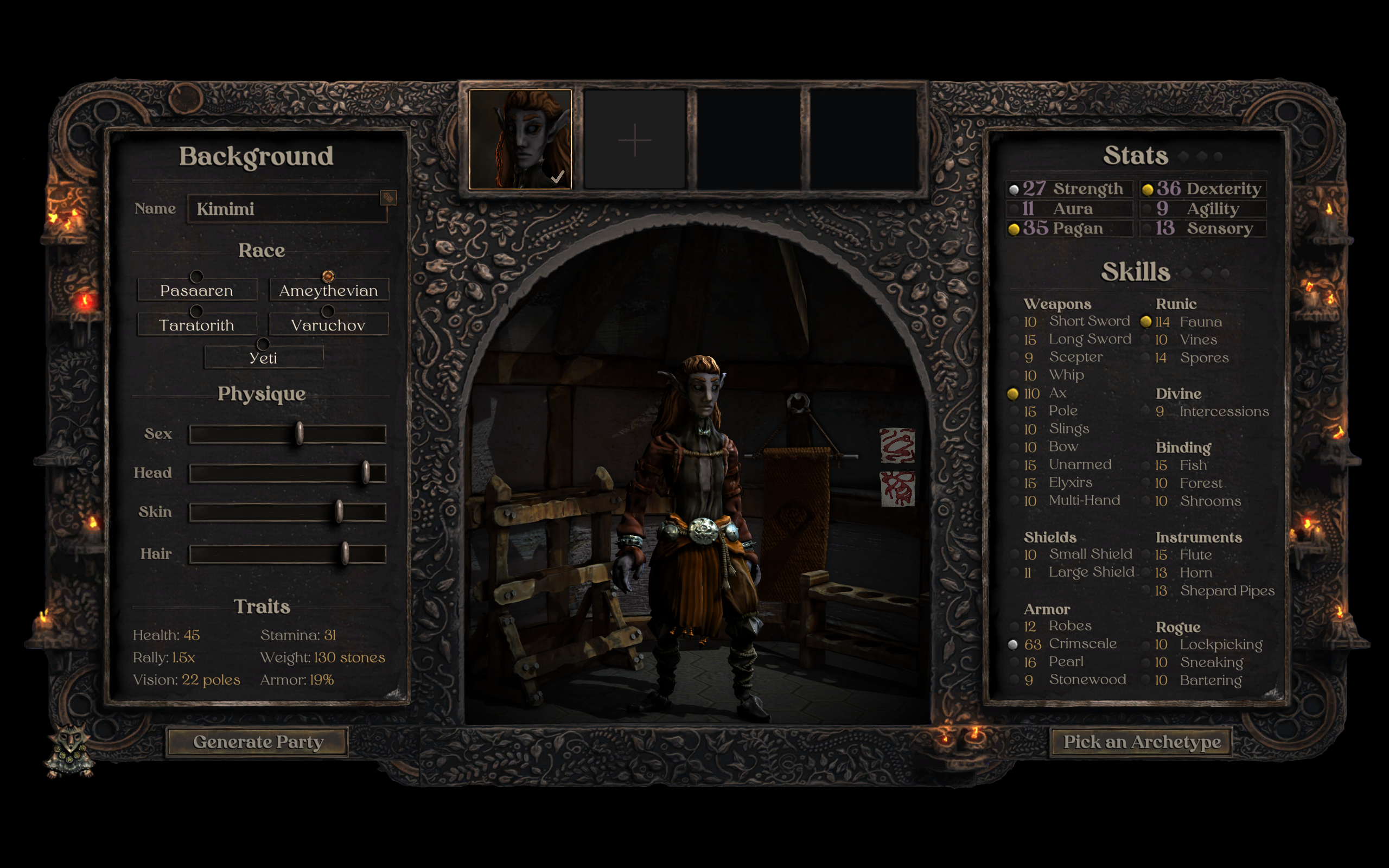Image resolution: width=1389 pixels, height=868 pixels.
Task: Select the Yeti race
Action: [262, 357]
